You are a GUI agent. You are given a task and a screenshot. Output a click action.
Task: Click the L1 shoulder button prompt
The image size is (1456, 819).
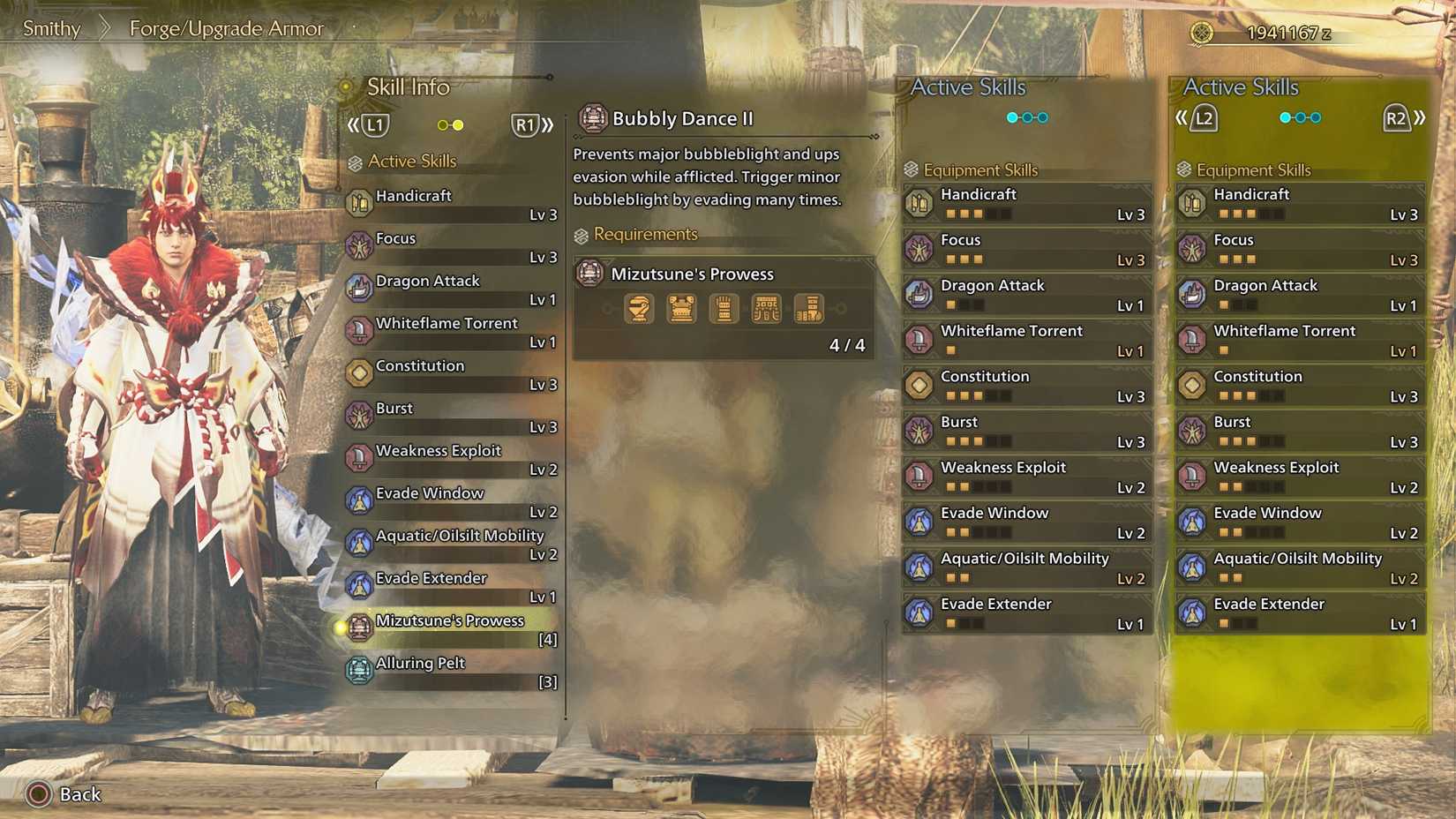(x=374, y=124)
